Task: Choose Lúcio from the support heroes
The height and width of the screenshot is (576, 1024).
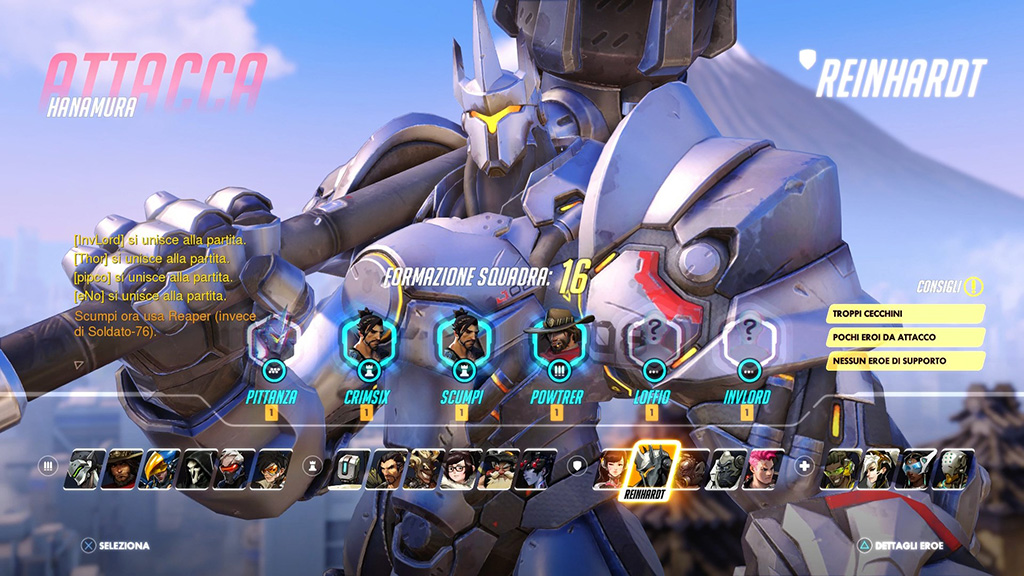Action: click(x=838, y=468)
